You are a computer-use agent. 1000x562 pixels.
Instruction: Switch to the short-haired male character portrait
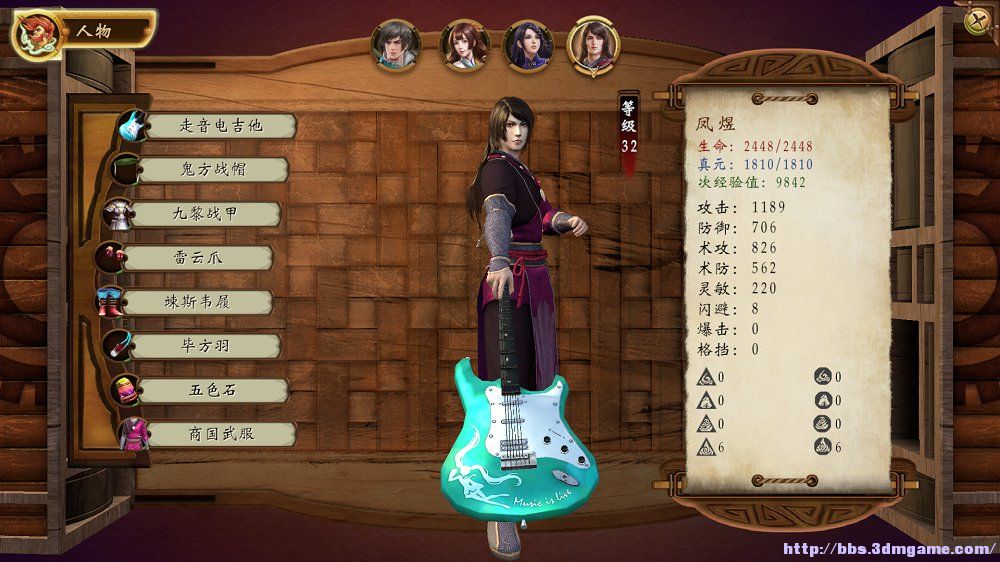(x=396, y=45)
